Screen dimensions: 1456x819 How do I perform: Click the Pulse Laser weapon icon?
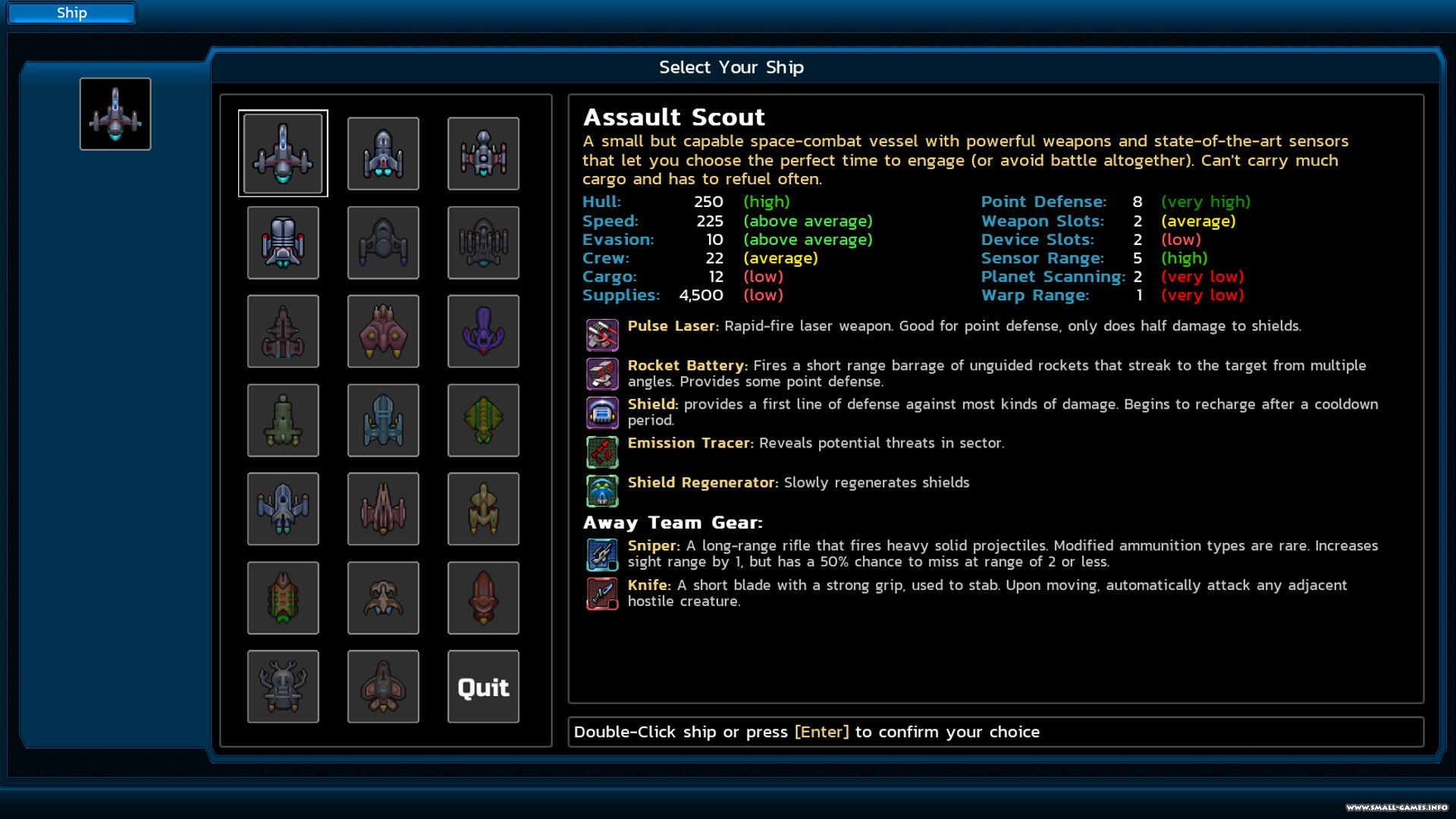click(602, 334)
